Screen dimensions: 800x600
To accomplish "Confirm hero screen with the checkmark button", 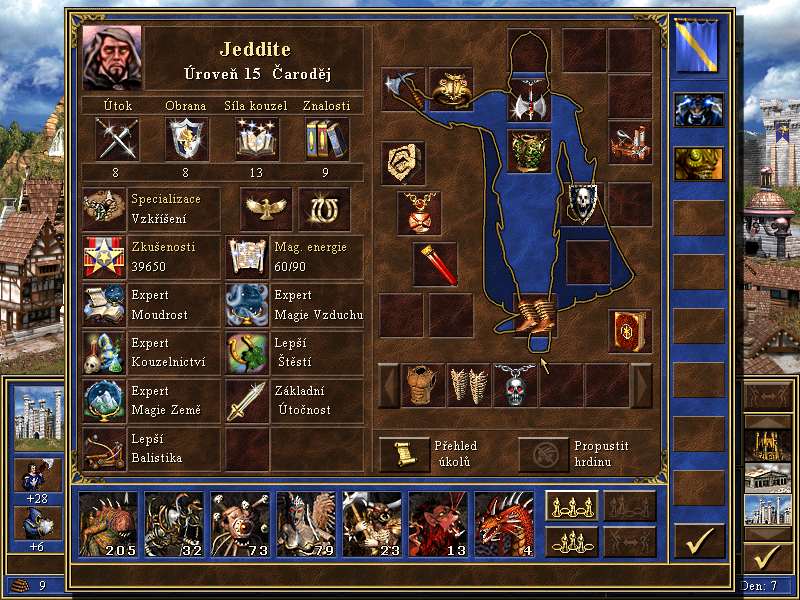I will 699,541.
